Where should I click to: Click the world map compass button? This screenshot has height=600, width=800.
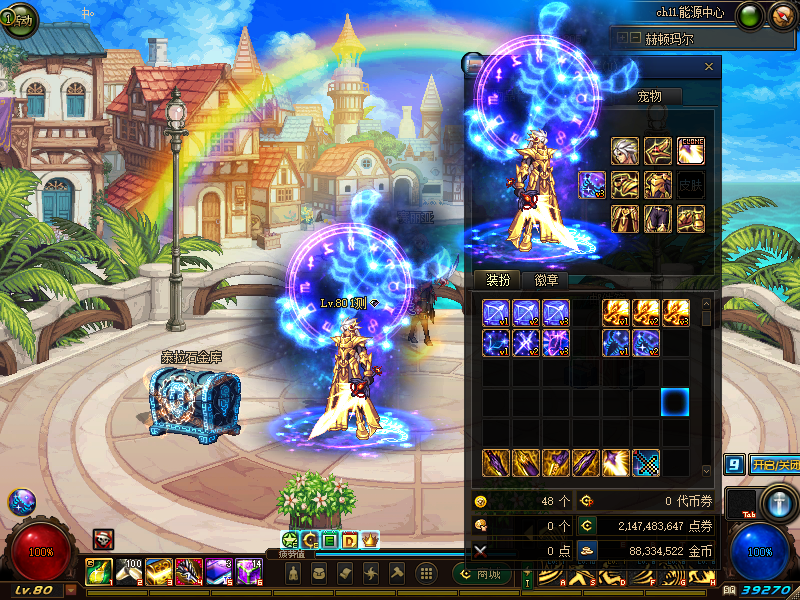[782, 17]
